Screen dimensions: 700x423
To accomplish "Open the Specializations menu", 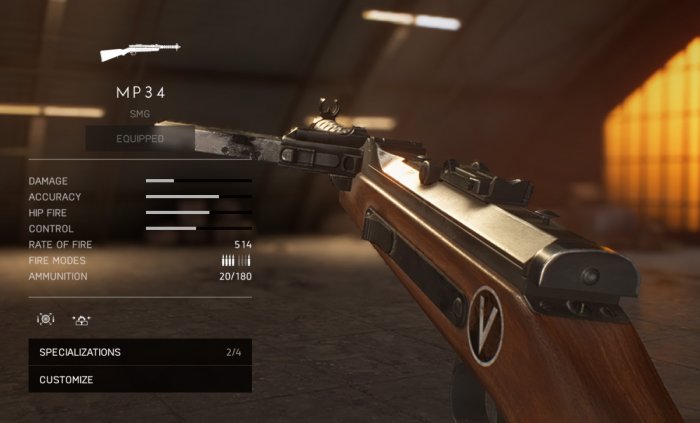I will pyautogui.click(x=140, y=352).
